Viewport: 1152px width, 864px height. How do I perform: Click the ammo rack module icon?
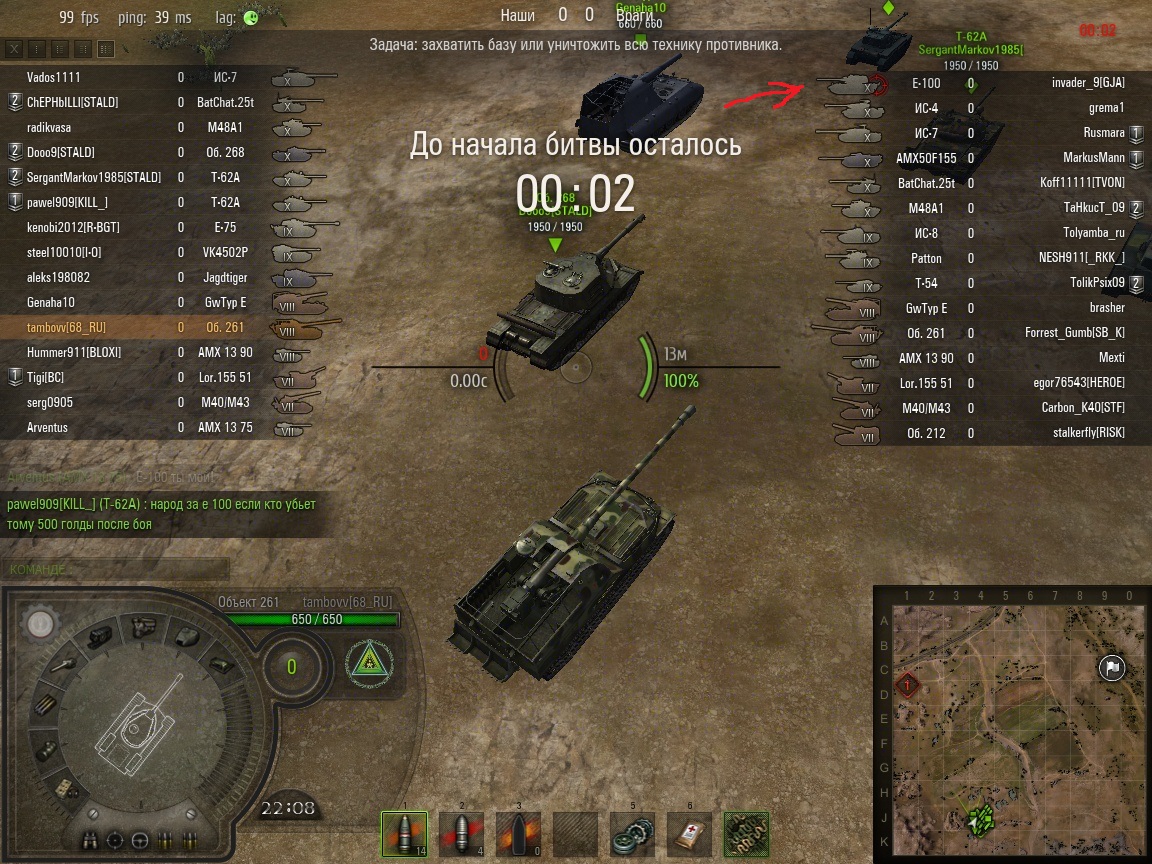click(47, 705)
